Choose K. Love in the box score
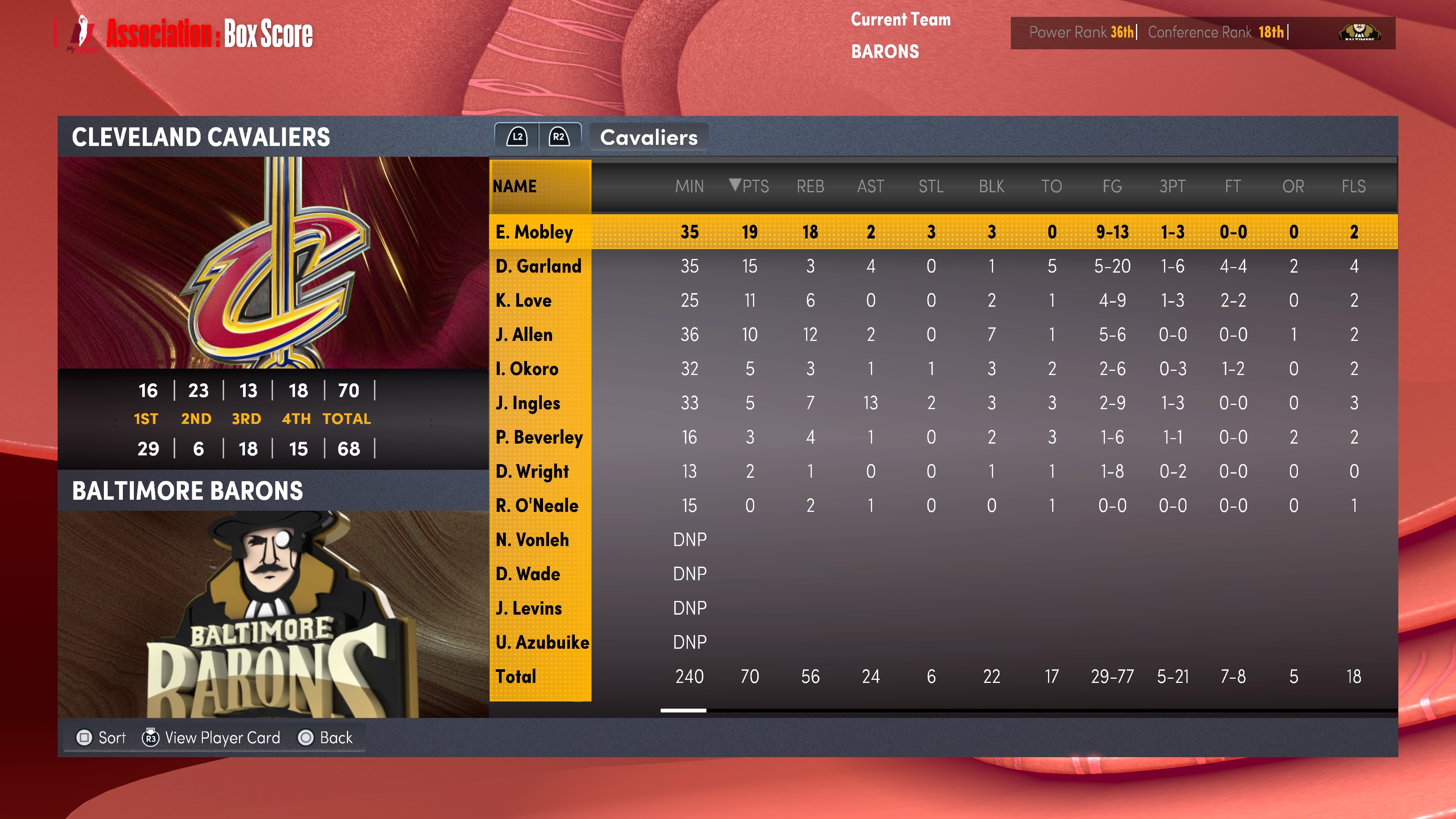The image size is (1456, 819). (523, 300)
